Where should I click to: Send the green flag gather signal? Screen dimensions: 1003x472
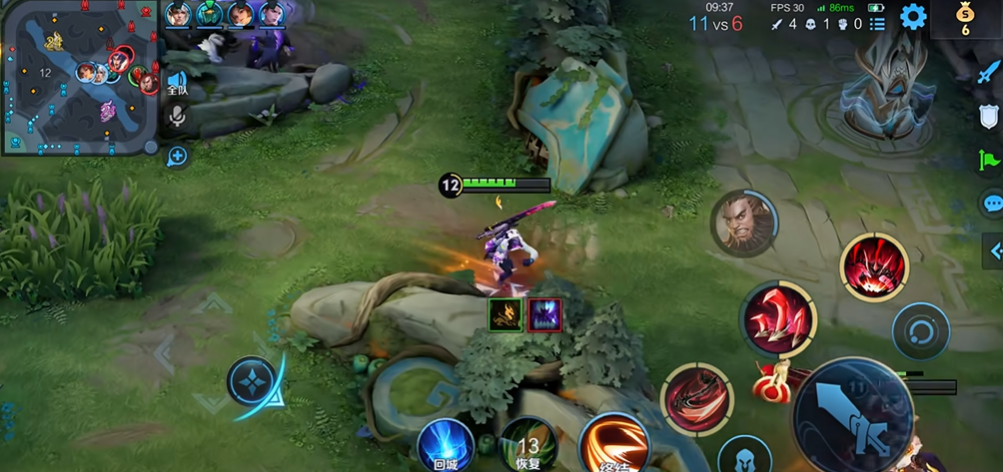[x=988, y=159]
